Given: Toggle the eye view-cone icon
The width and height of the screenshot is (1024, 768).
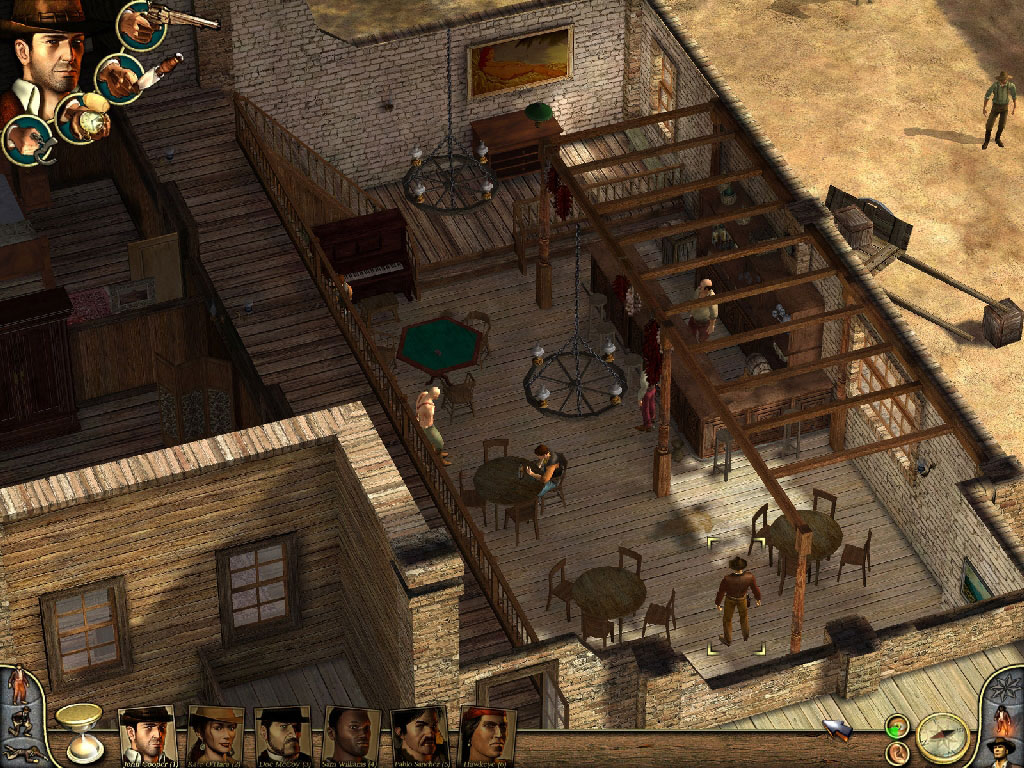Looking at the screenshot, I should coord(896,727).
